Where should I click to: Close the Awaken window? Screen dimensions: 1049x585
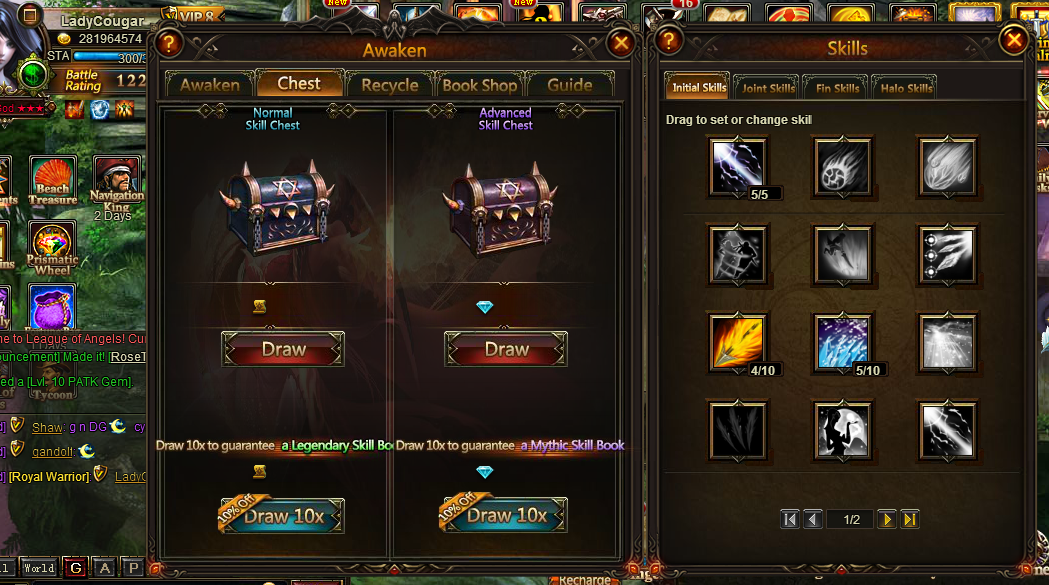coord(621,43)
